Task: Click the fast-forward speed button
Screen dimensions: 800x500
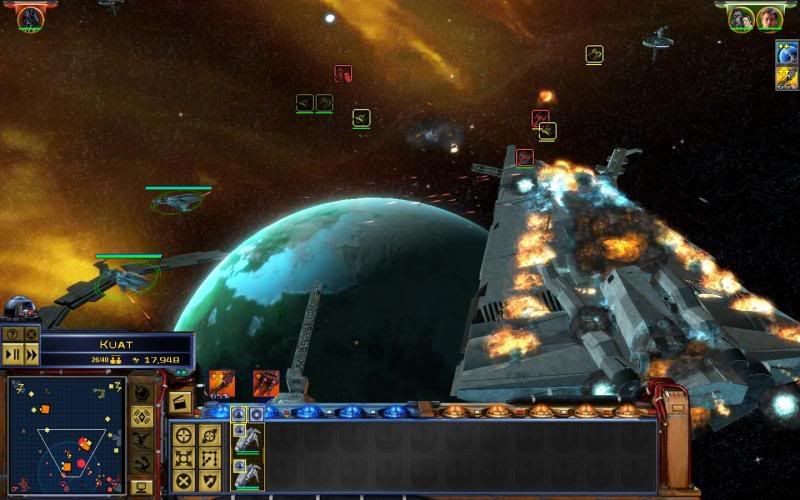Action: [31, 353]
